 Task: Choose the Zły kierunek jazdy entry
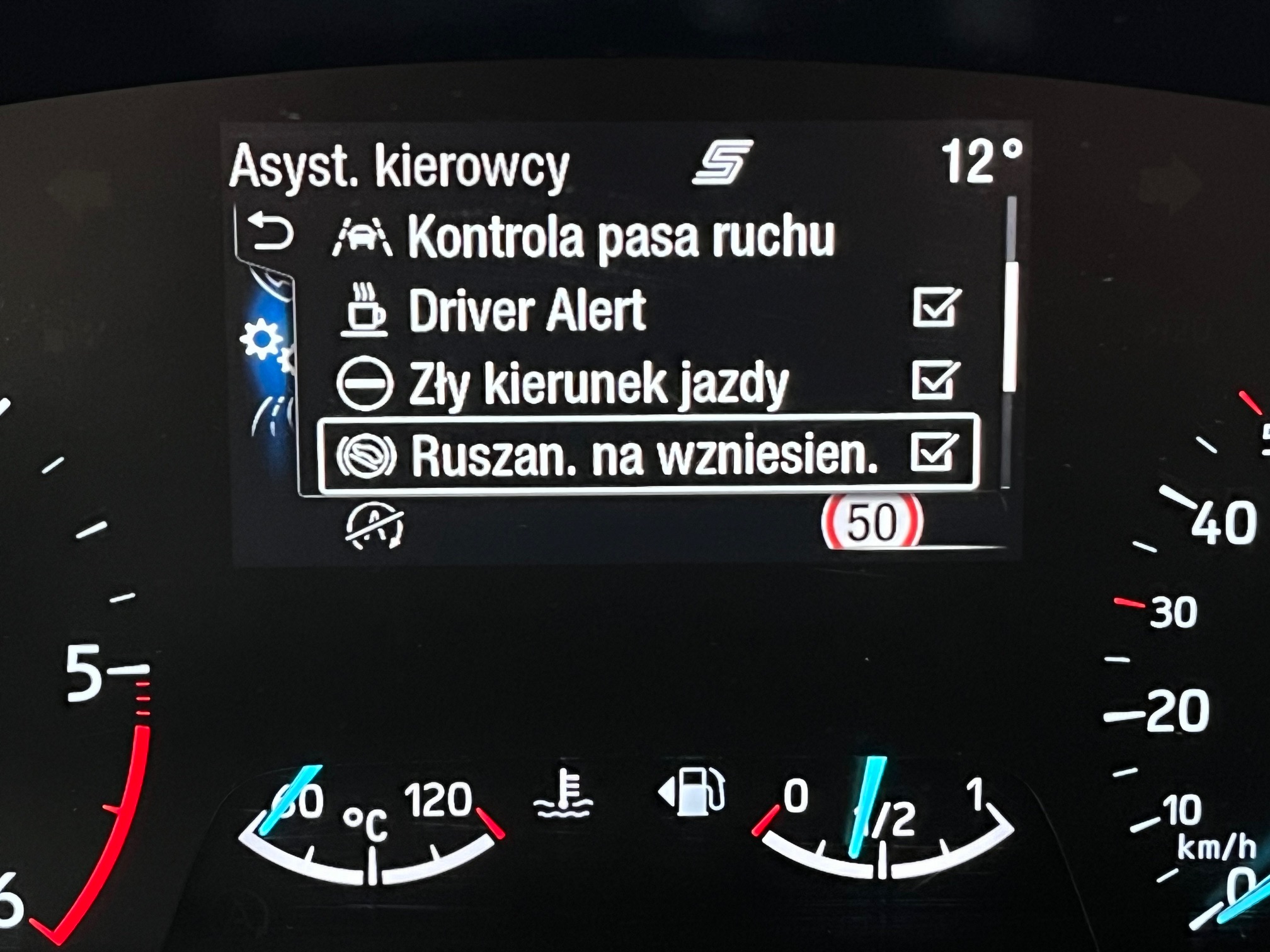[x=597, y=383]
